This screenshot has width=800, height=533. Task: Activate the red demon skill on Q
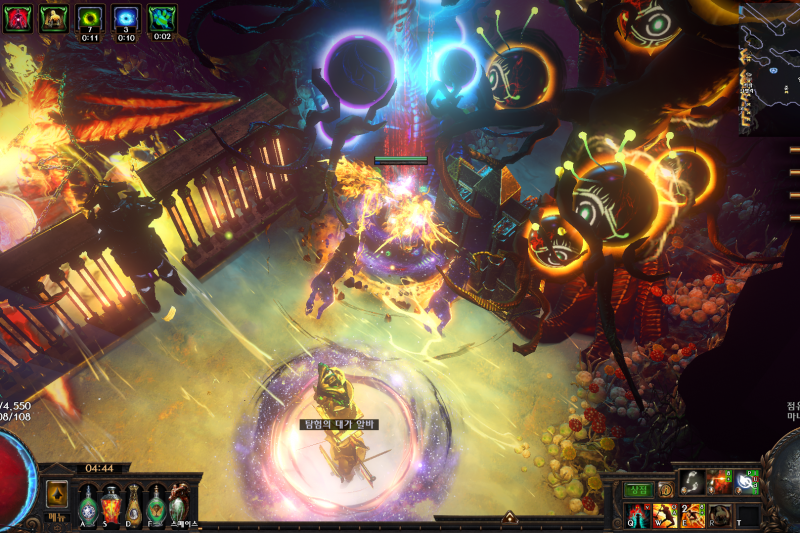point(637,515)
